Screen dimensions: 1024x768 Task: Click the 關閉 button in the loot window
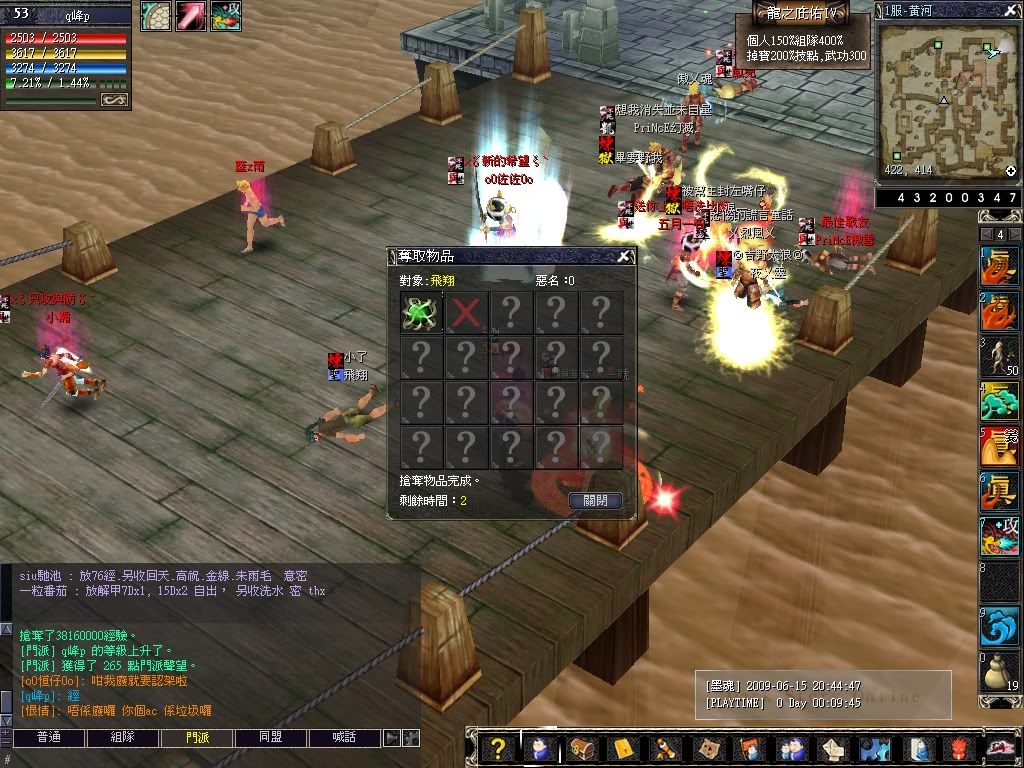(595, 501)
